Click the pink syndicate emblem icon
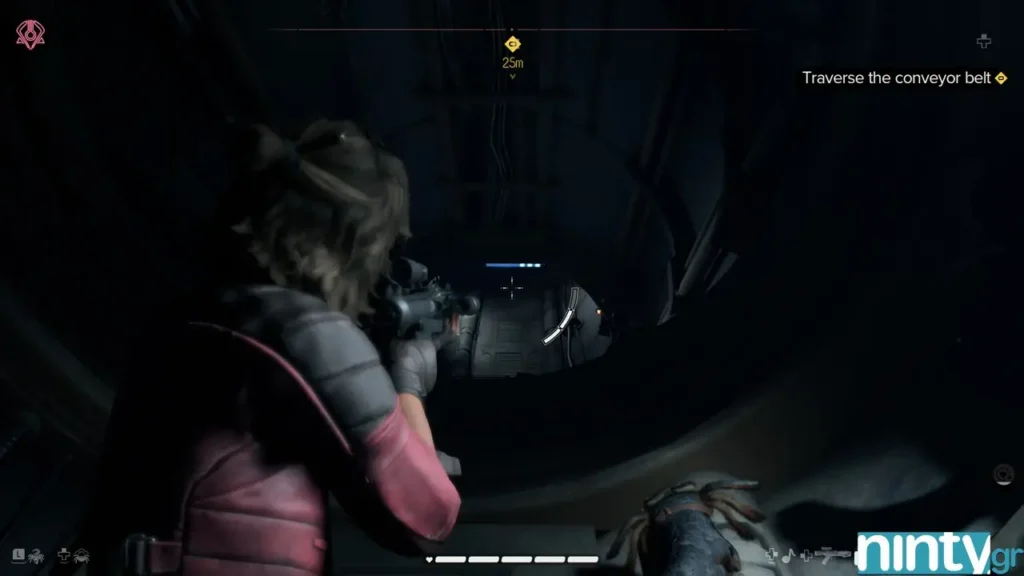Screen dimensions: 1024x576 point(29,35)
